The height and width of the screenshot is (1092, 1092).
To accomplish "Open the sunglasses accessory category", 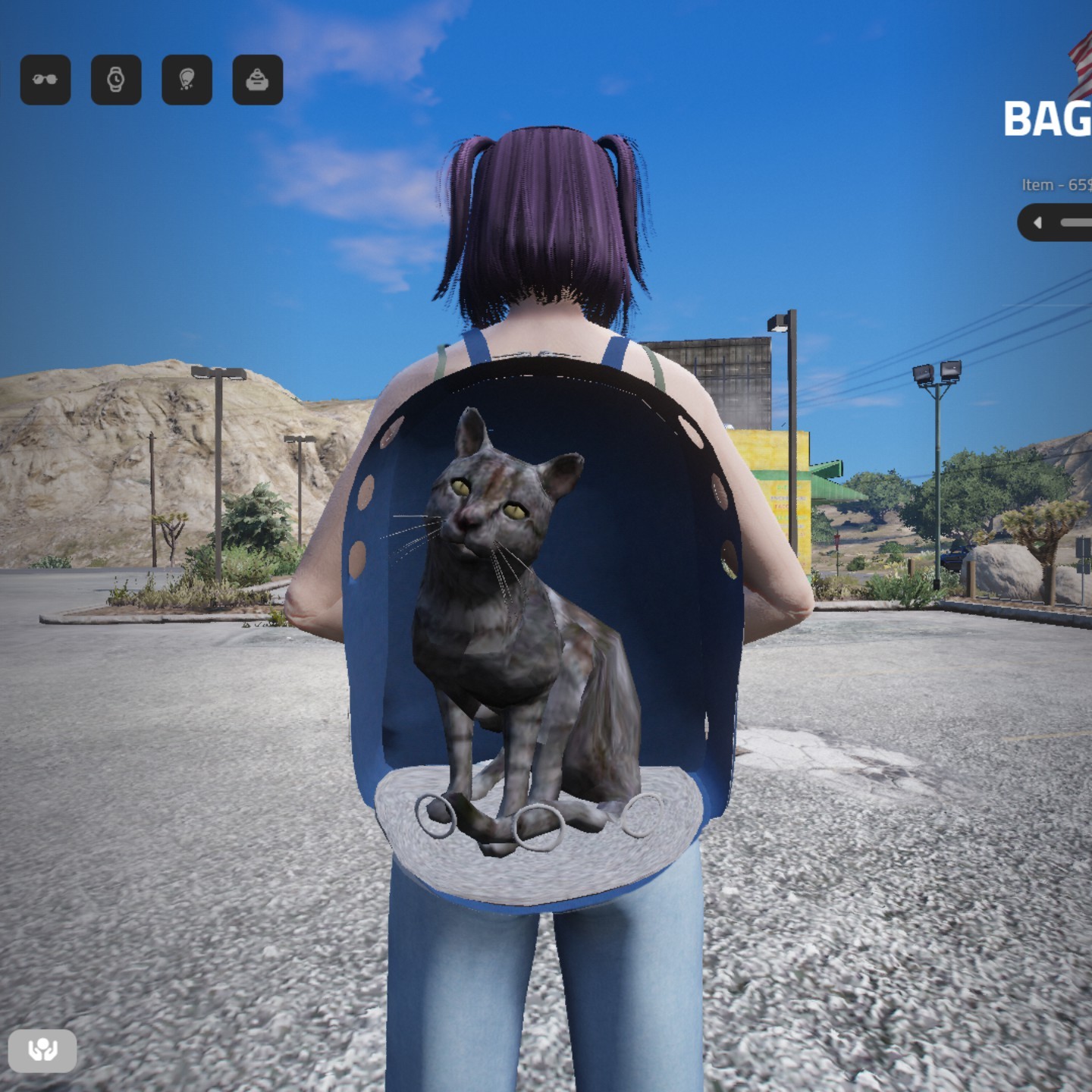I will click(x=45, y=80).
